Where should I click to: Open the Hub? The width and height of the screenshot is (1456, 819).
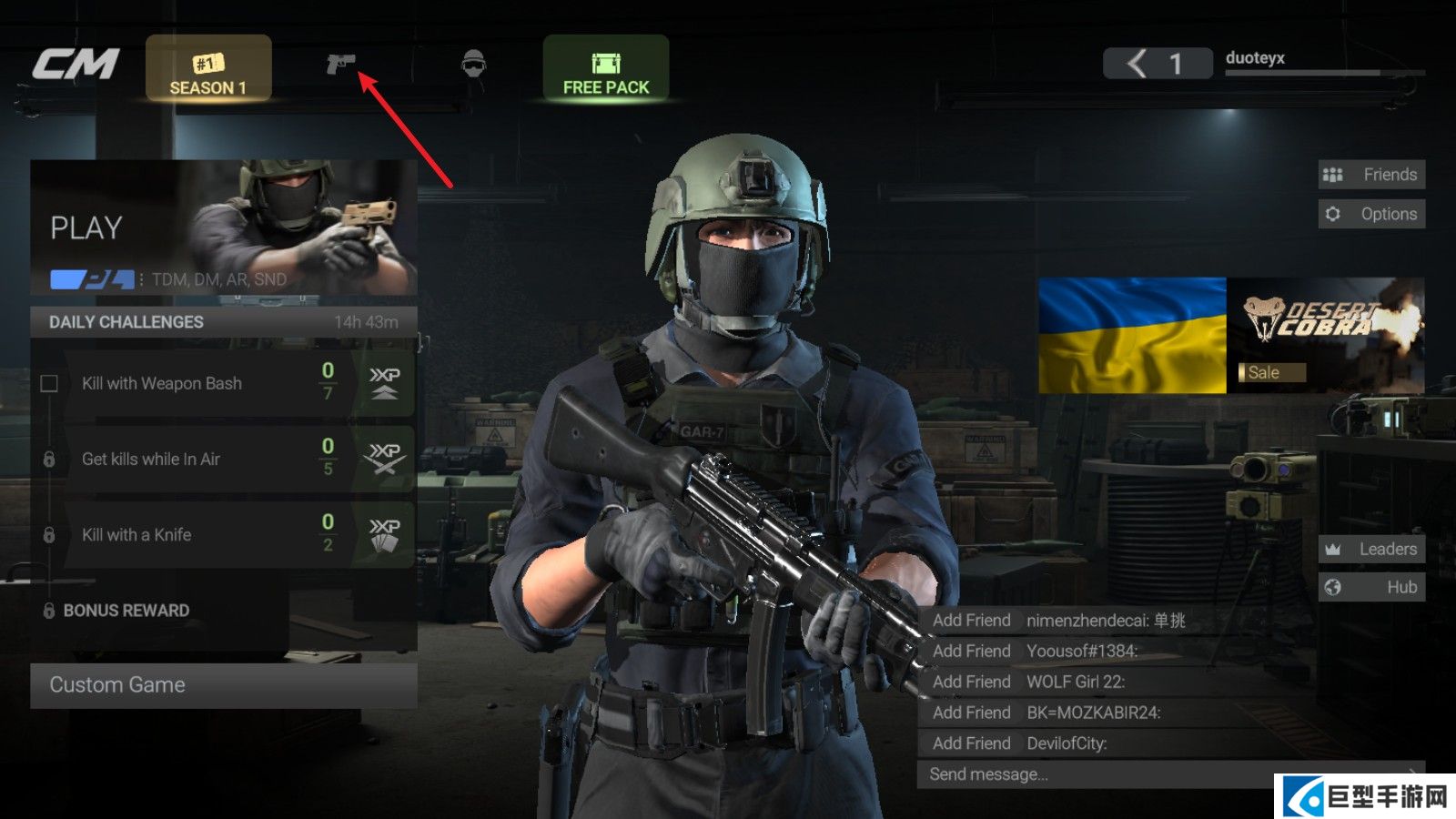tap(1371, 587)
